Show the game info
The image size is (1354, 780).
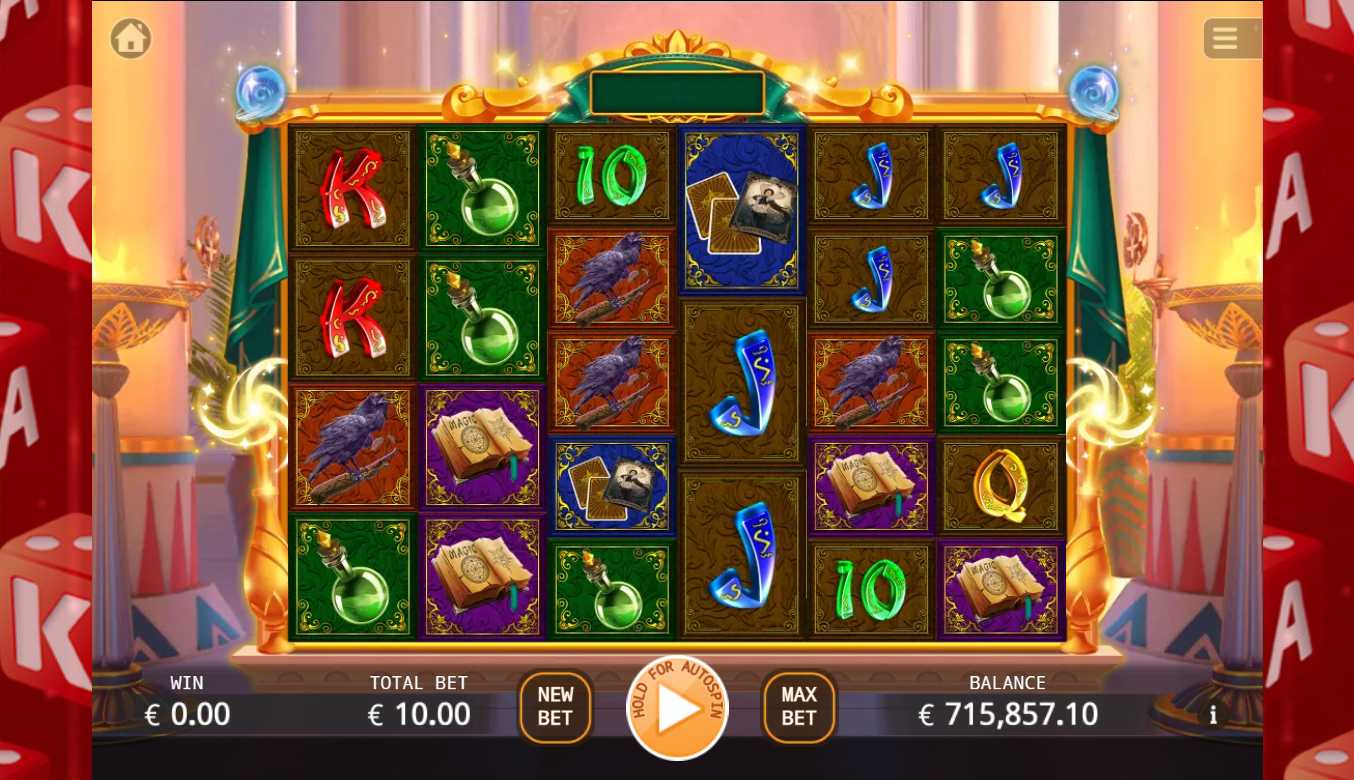pos(1213,715)
